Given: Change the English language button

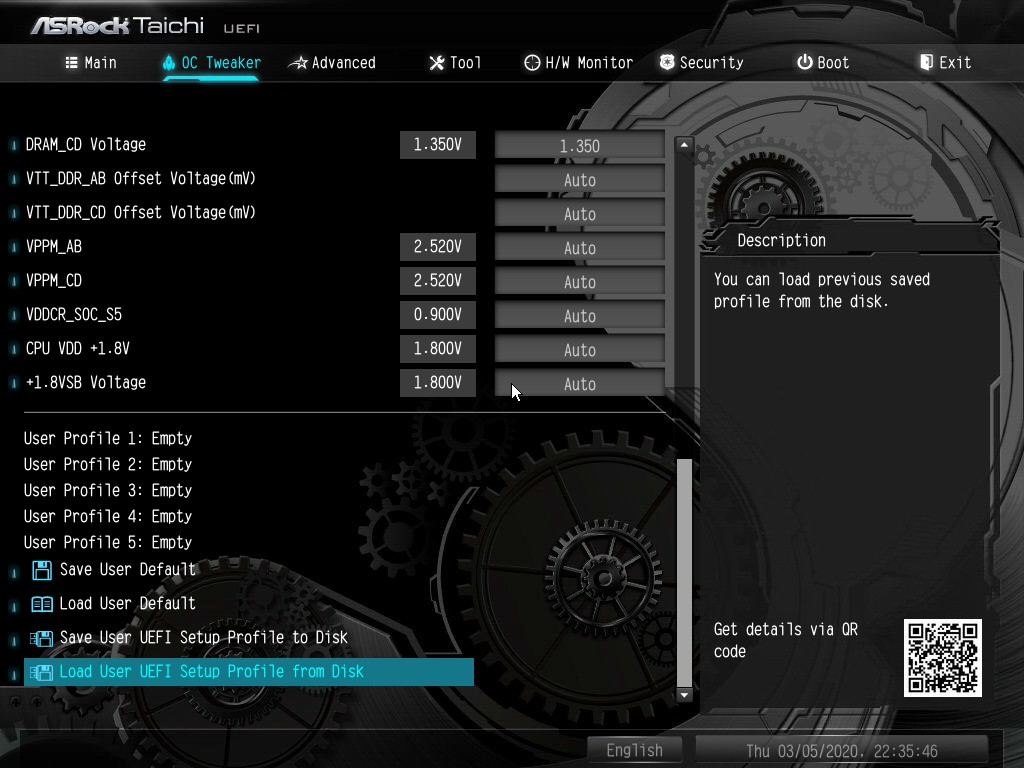Looking at the screenshot, I should [634, 750].
